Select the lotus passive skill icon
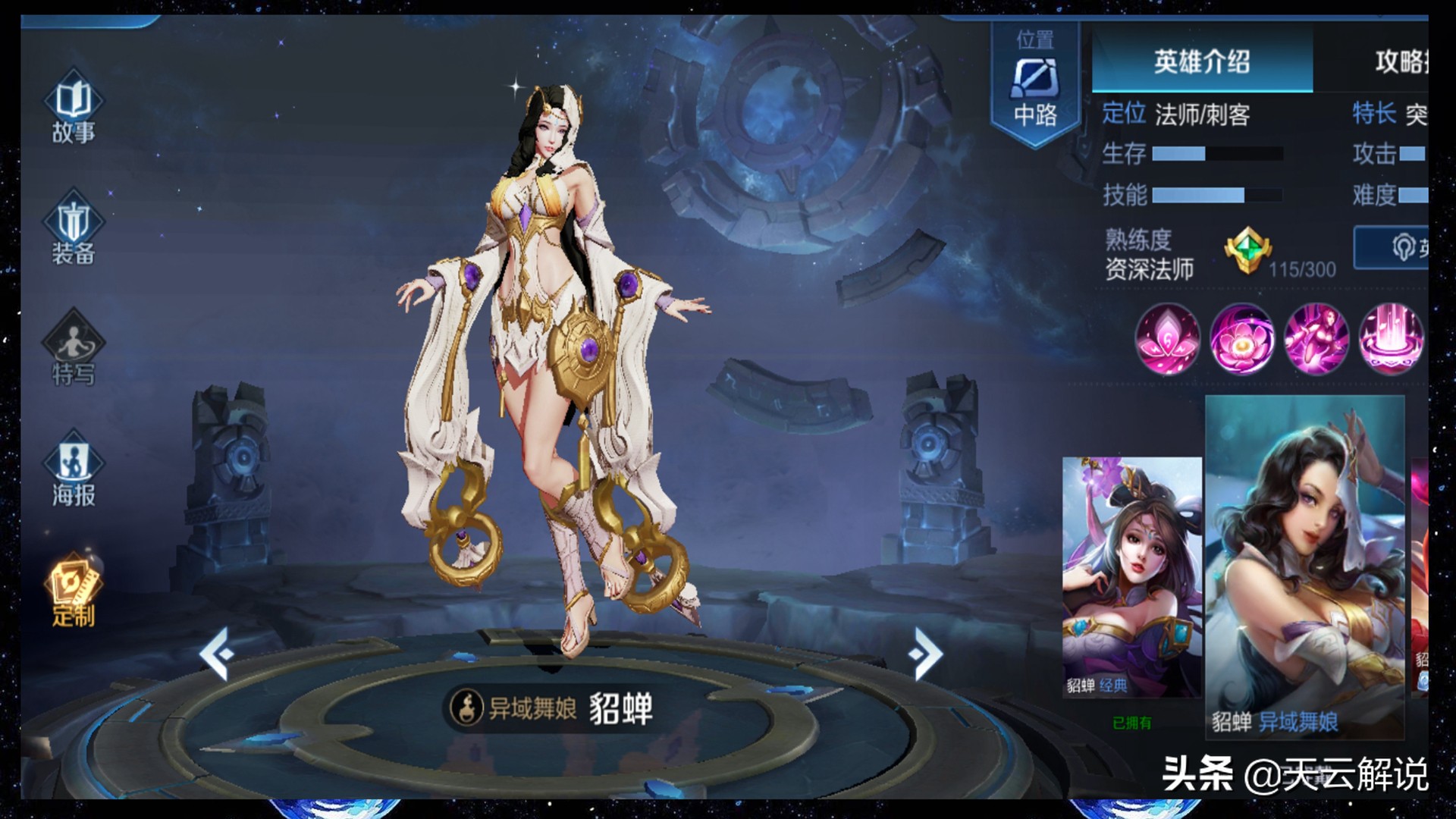Image resolution: width=1456 pixels, height=819 pixels. [1168, 339]
